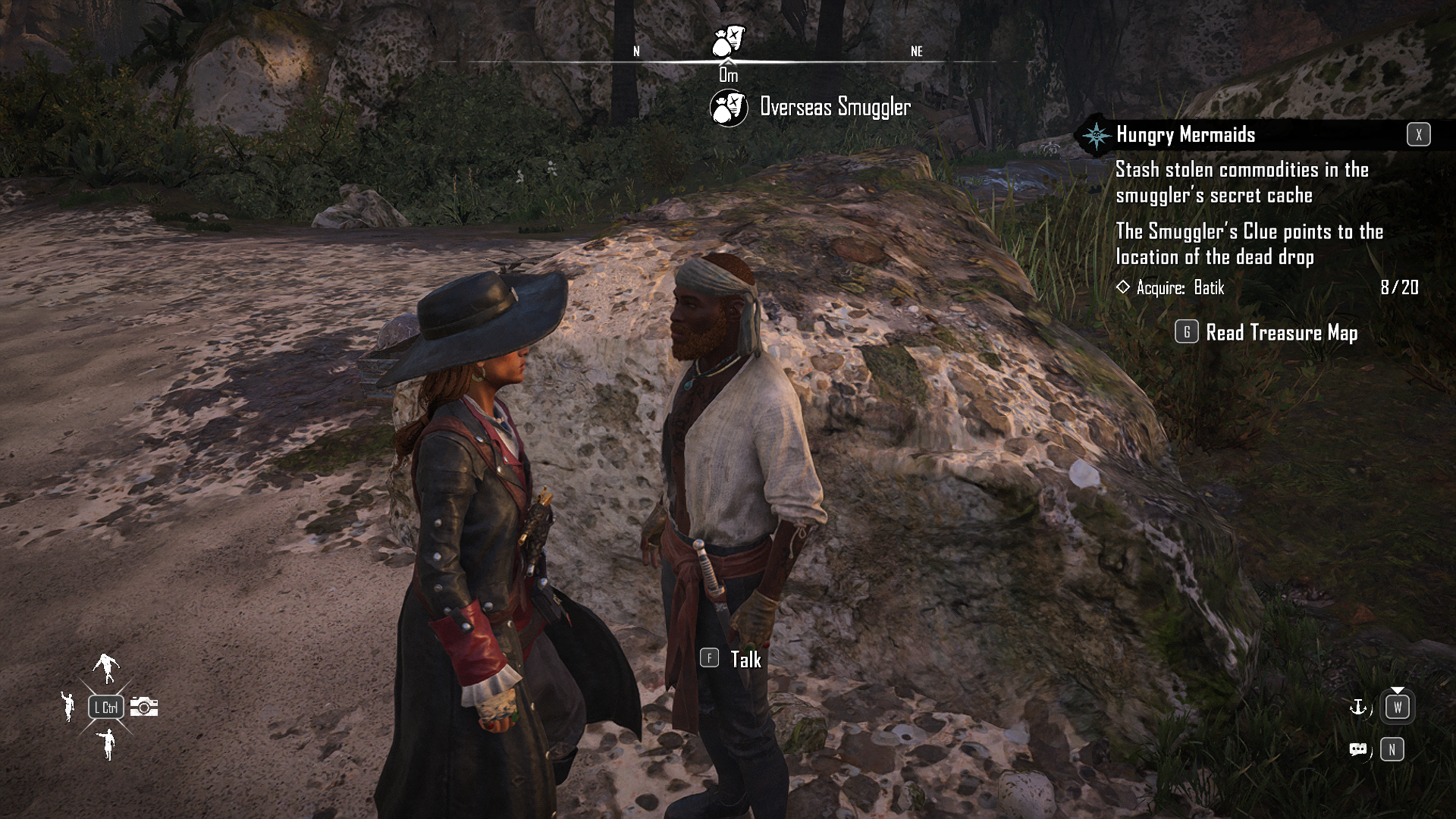Image resolution: width=1456 pixels, height=819 pixels.
Task: Click the Acquire Batik objective line
Action: coord(1180,287)
